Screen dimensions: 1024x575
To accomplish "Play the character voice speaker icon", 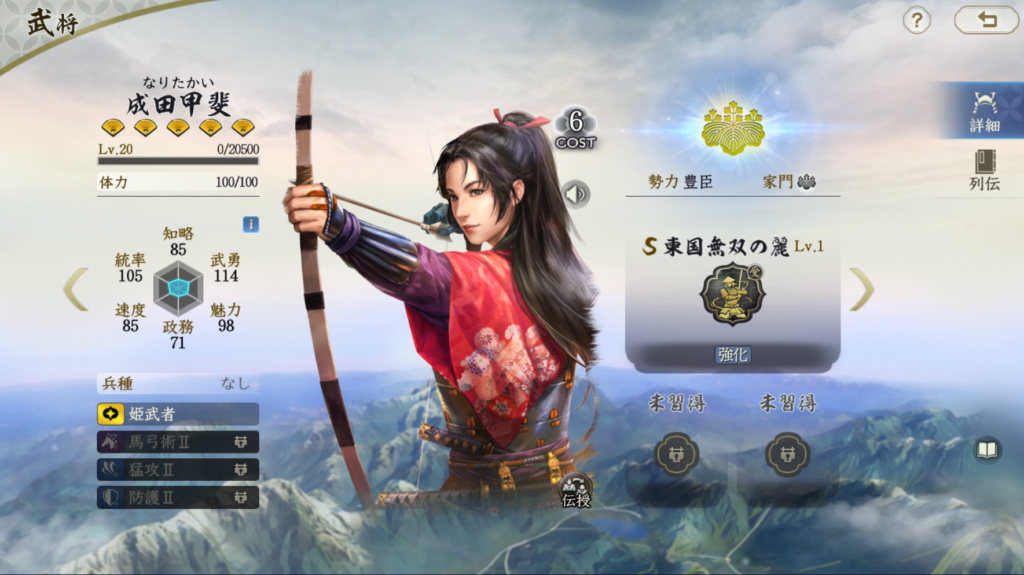I will pyautogui.click(x=576, y=193).
